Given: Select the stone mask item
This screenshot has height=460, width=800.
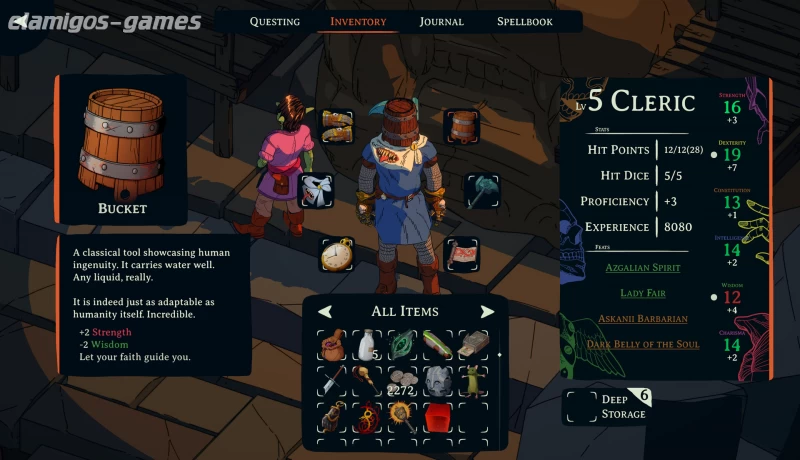Looking at the screenshot, I should click(437, 380).
